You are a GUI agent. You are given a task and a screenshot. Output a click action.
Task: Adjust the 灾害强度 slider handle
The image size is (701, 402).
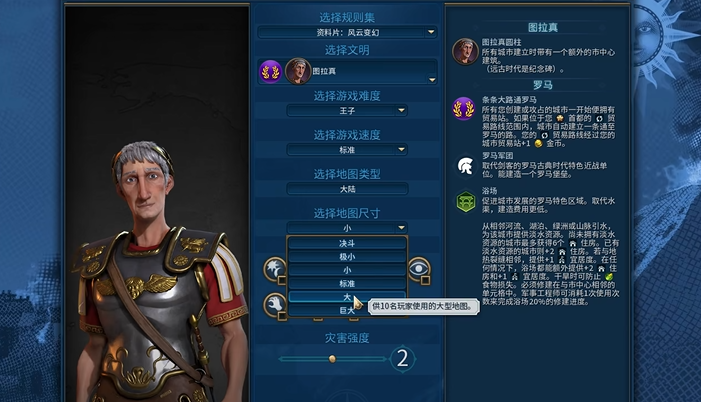(331, 358)
